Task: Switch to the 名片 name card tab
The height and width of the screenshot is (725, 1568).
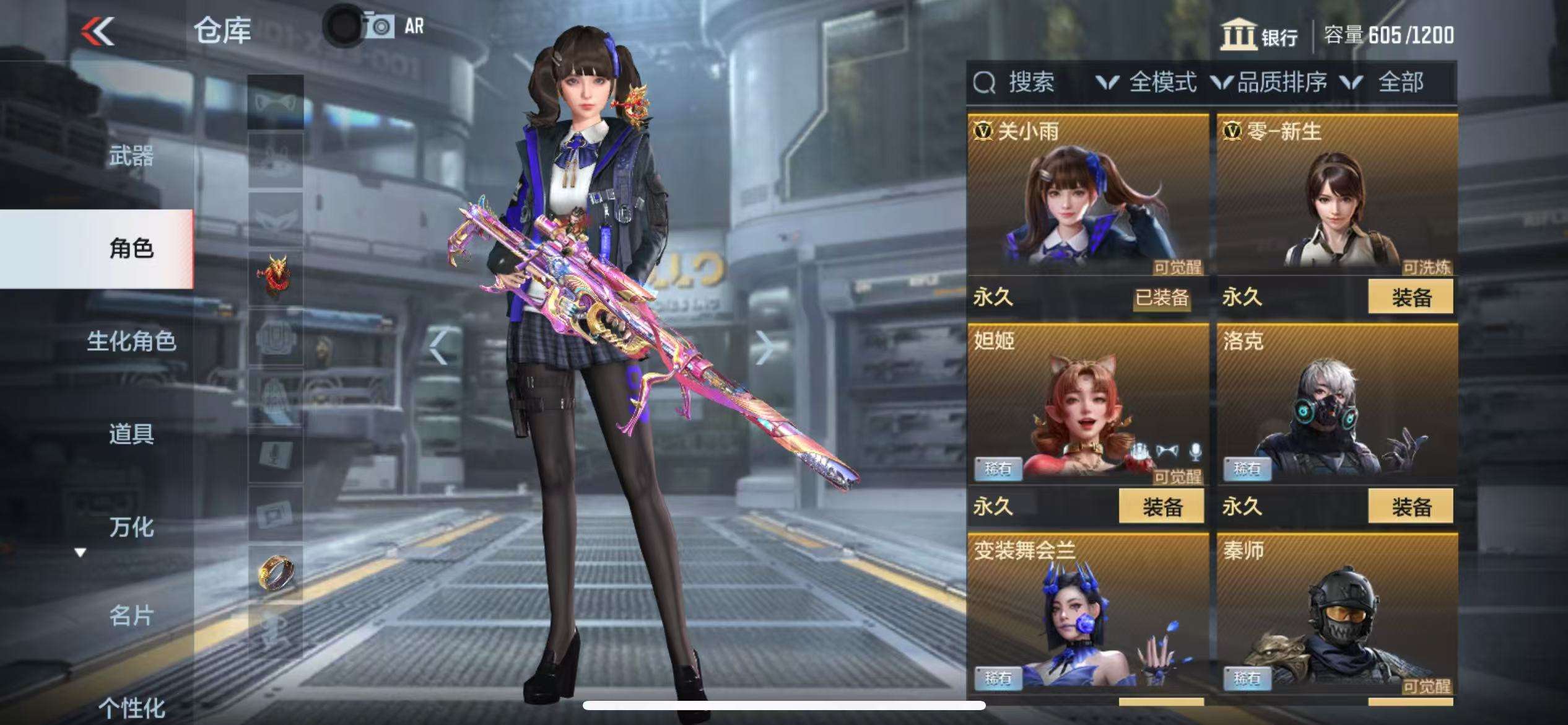Action: (131, 616)
